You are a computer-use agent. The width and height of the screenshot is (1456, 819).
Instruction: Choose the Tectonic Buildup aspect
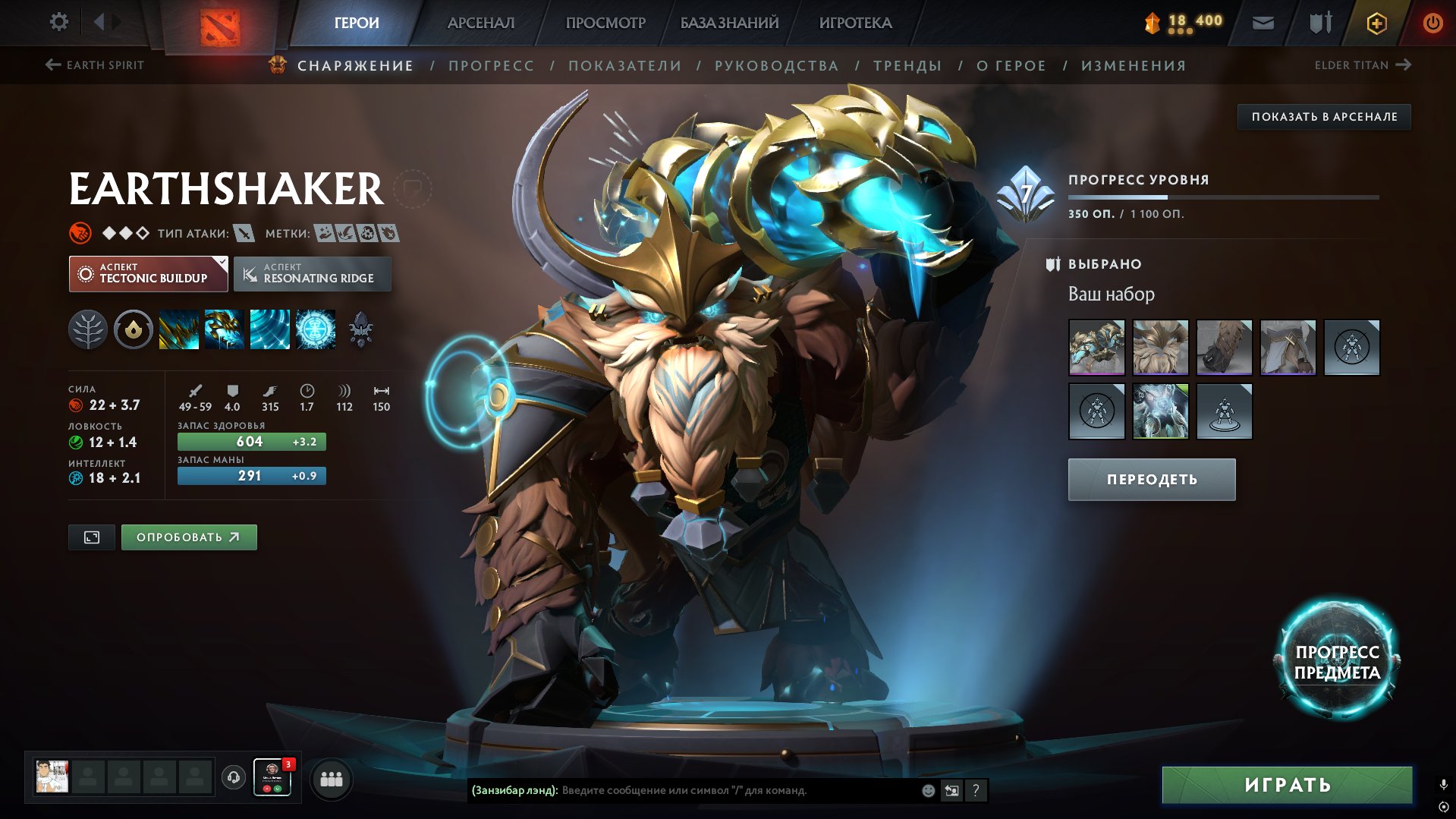(x=149, y=274)
